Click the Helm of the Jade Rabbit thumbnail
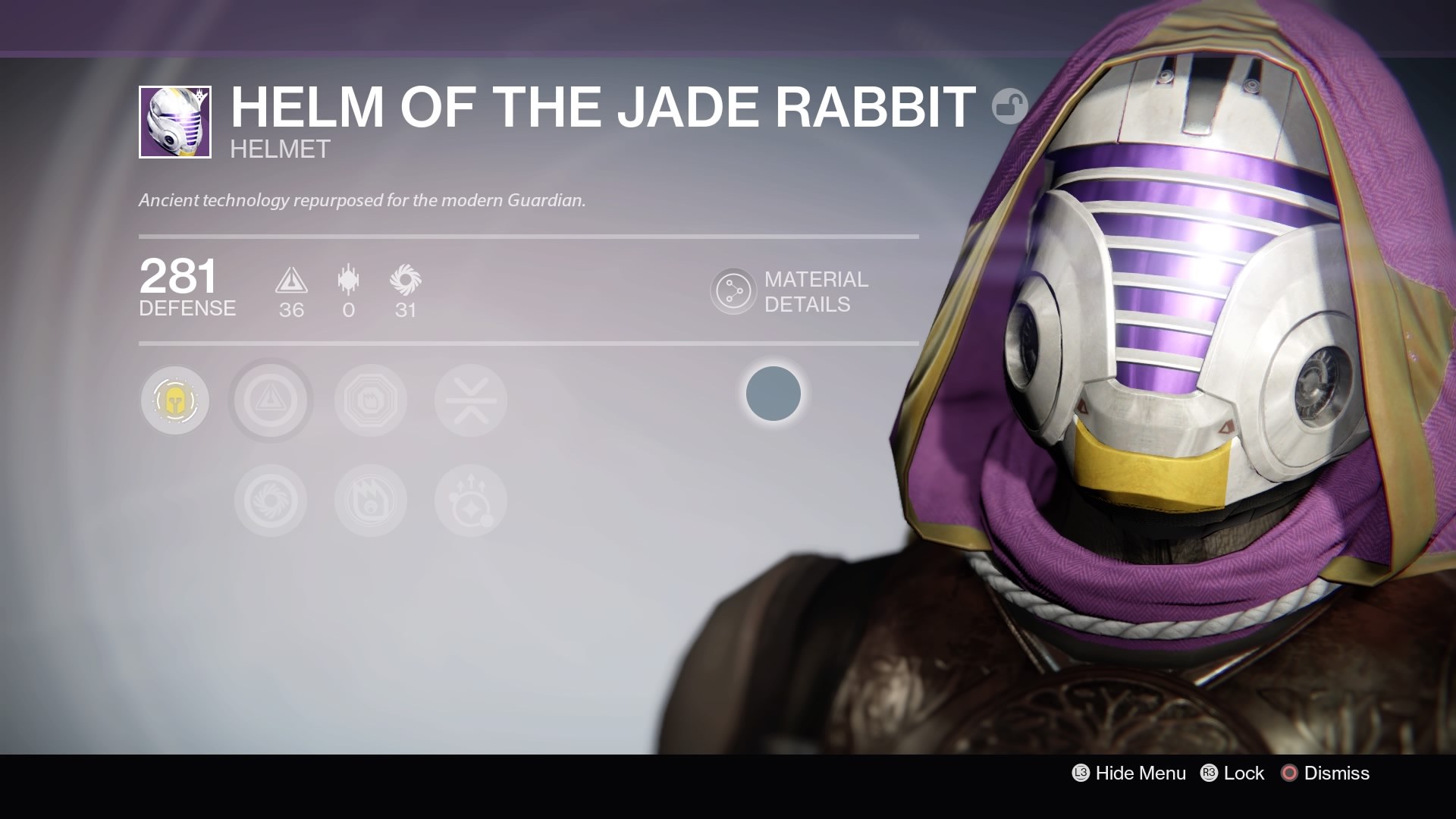Image resolution: width=1456 pixels, height=819 pixels. 175,122
